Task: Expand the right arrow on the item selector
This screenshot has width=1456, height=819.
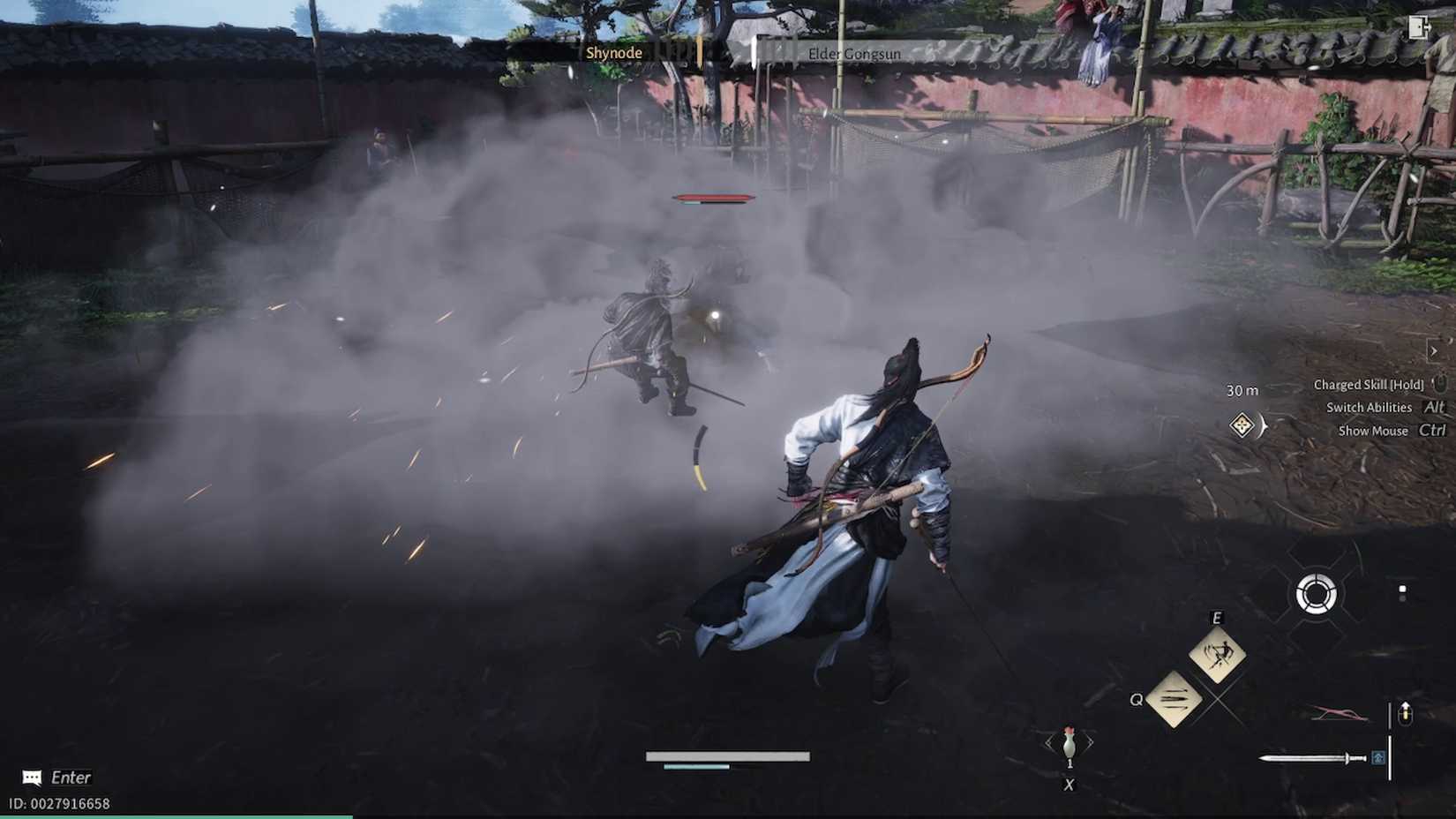Action: click(x=1091, y=740)
